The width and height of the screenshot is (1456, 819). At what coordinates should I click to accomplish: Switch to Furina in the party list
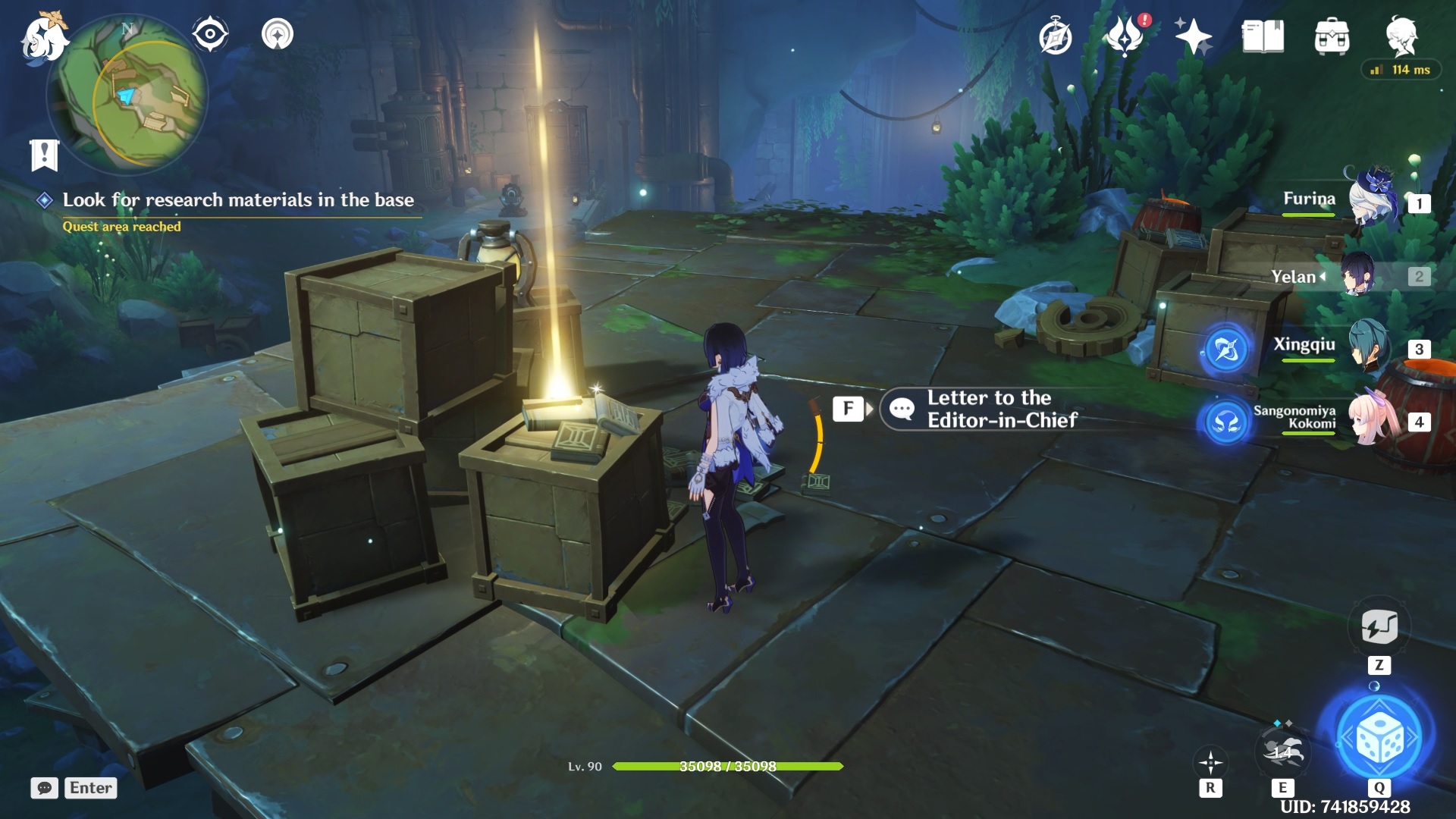click(1374, 201)
